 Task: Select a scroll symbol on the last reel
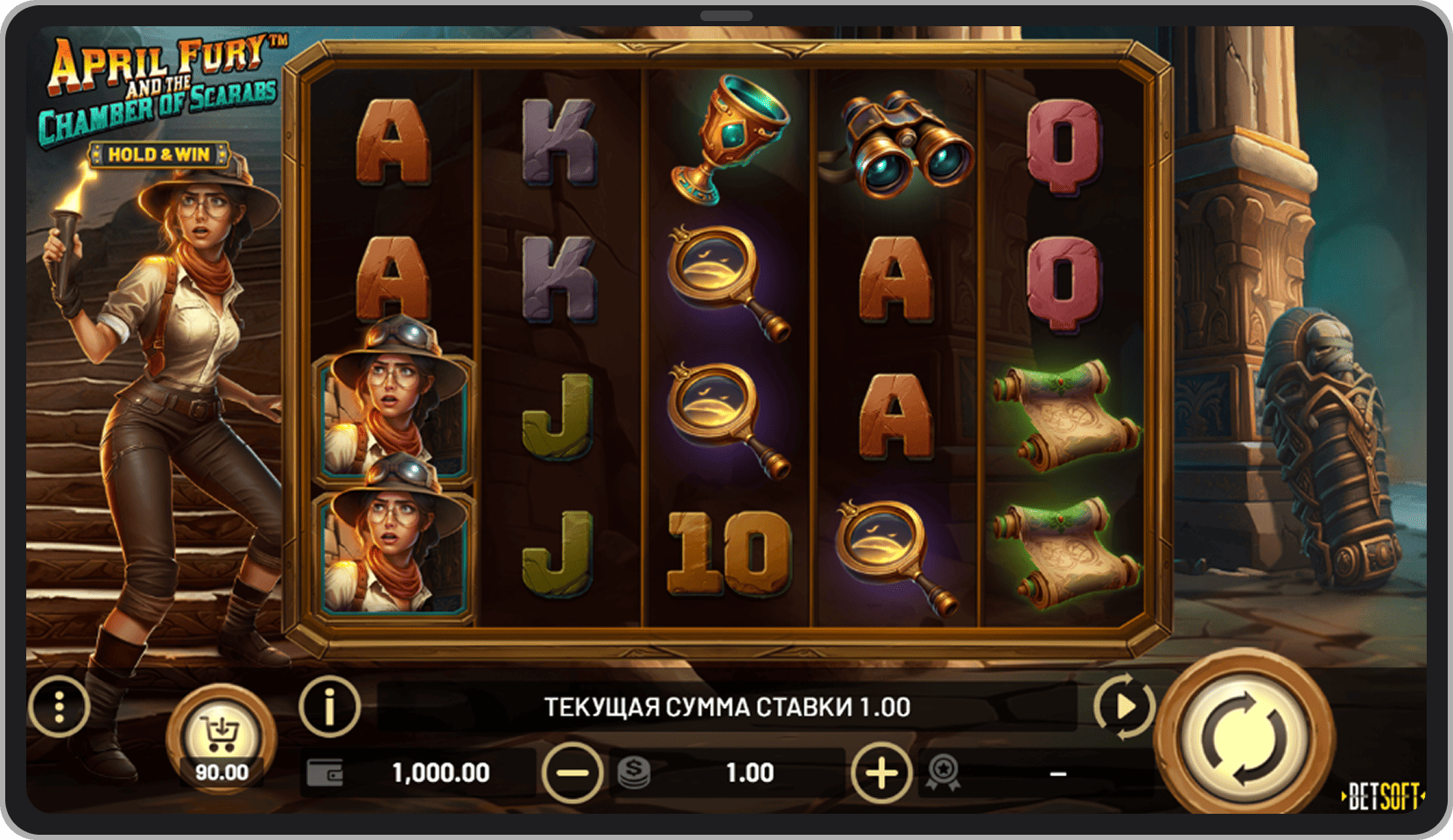[1064, 416]
